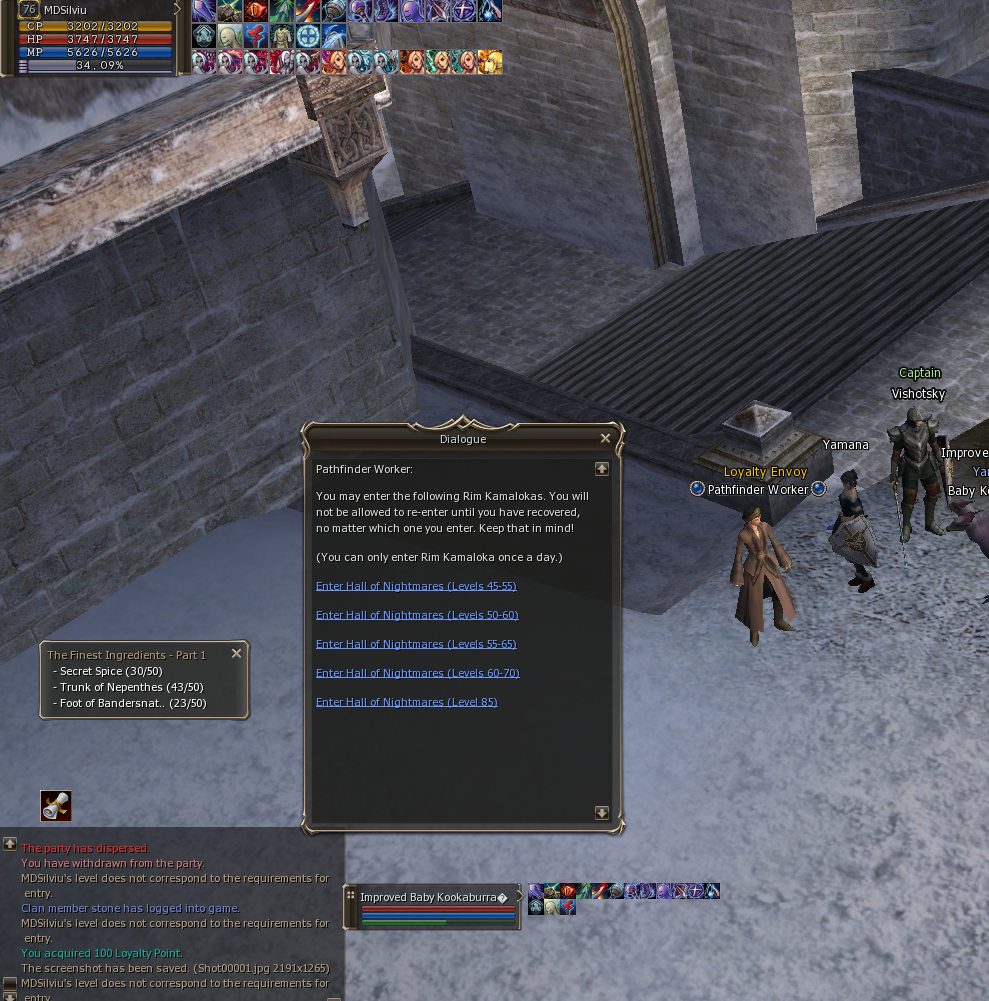Select the MDSilviu player status panel

pyautogui.click(x=96, y=37)
